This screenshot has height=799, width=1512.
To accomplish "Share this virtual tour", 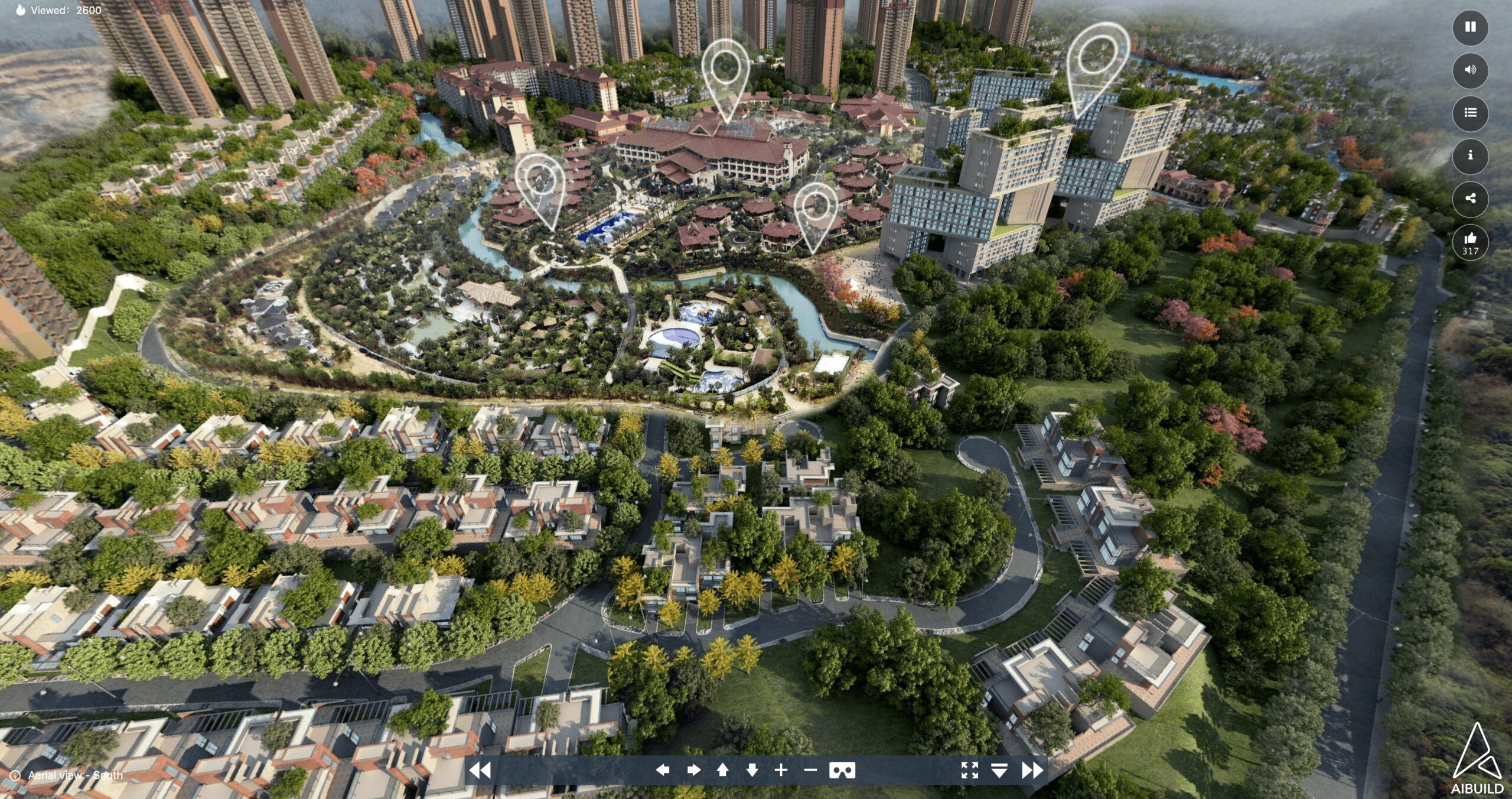I will click(x=1470, y=199).
